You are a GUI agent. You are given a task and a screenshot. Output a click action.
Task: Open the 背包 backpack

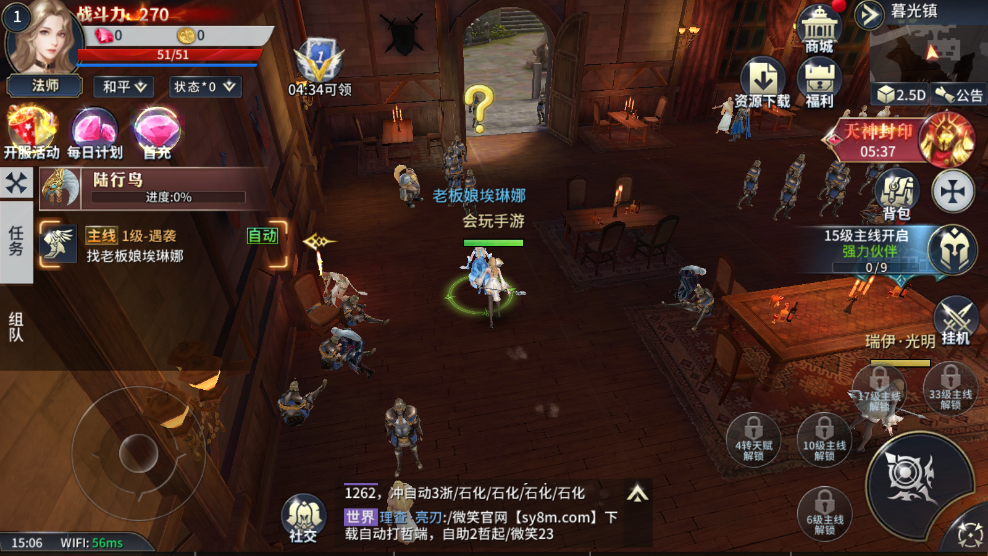[x=896, y=193]
